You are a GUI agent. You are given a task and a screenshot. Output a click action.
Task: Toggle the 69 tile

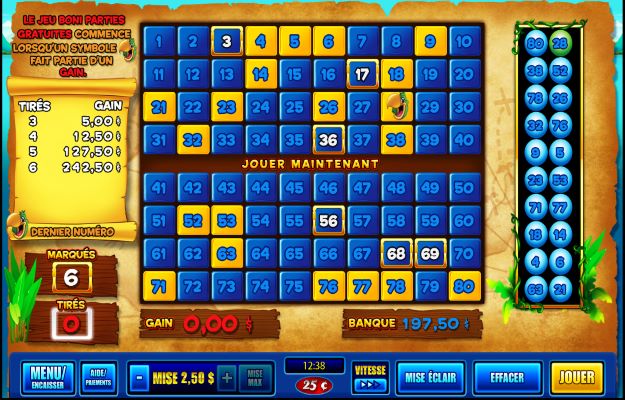coord(430,253)
